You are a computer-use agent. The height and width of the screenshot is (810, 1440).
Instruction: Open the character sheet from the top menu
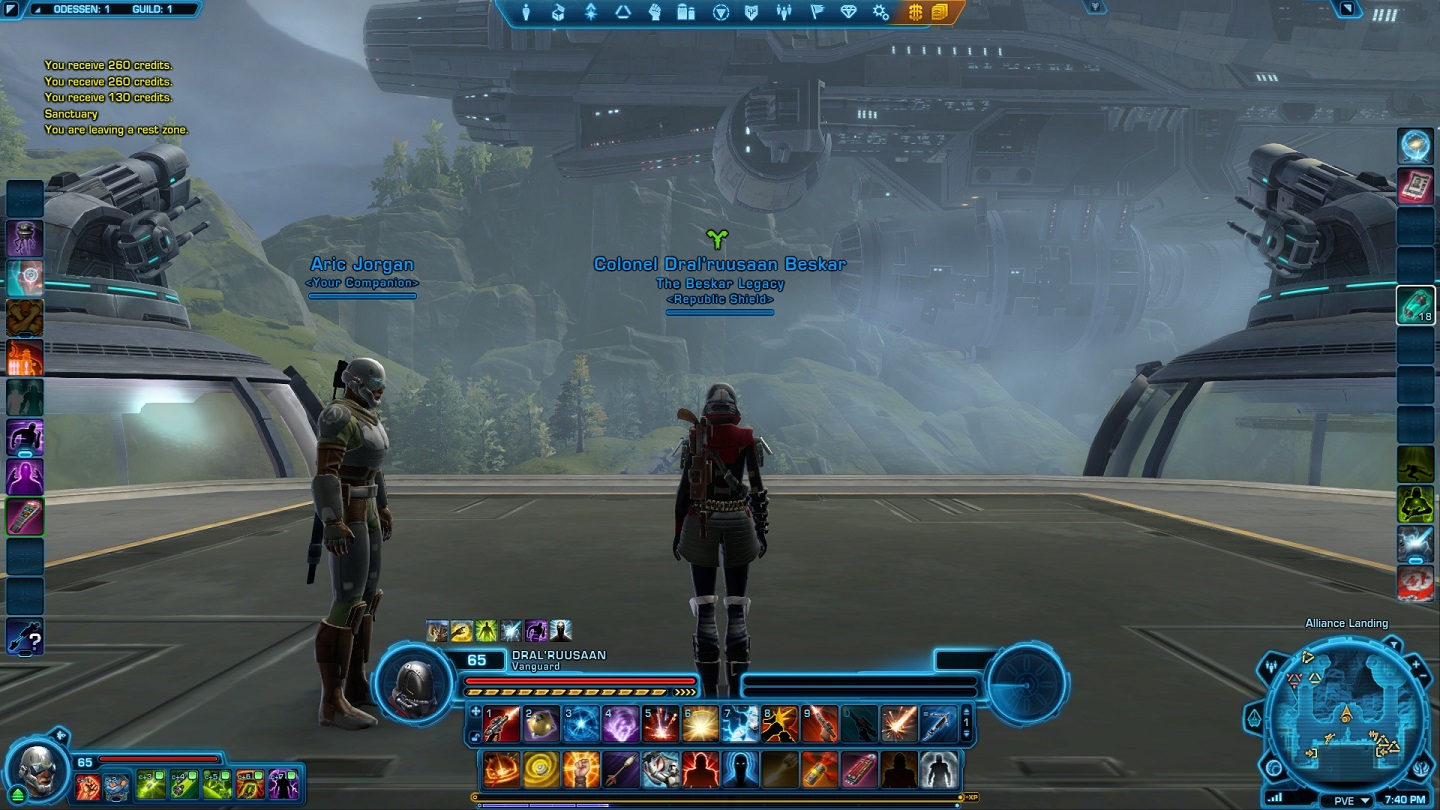[x=527, y=12]
